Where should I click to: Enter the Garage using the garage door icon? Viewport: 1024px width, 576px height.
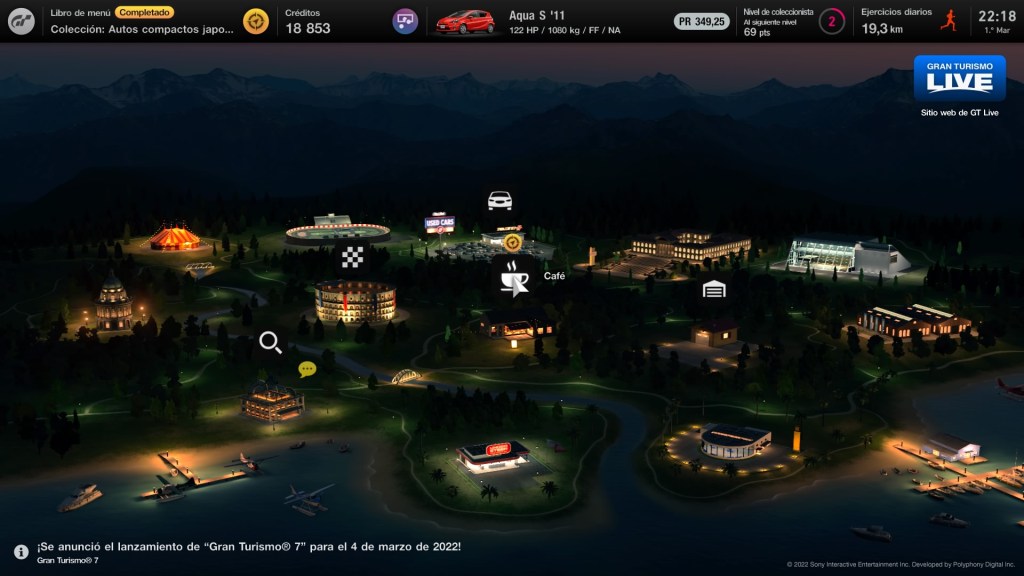713,289
